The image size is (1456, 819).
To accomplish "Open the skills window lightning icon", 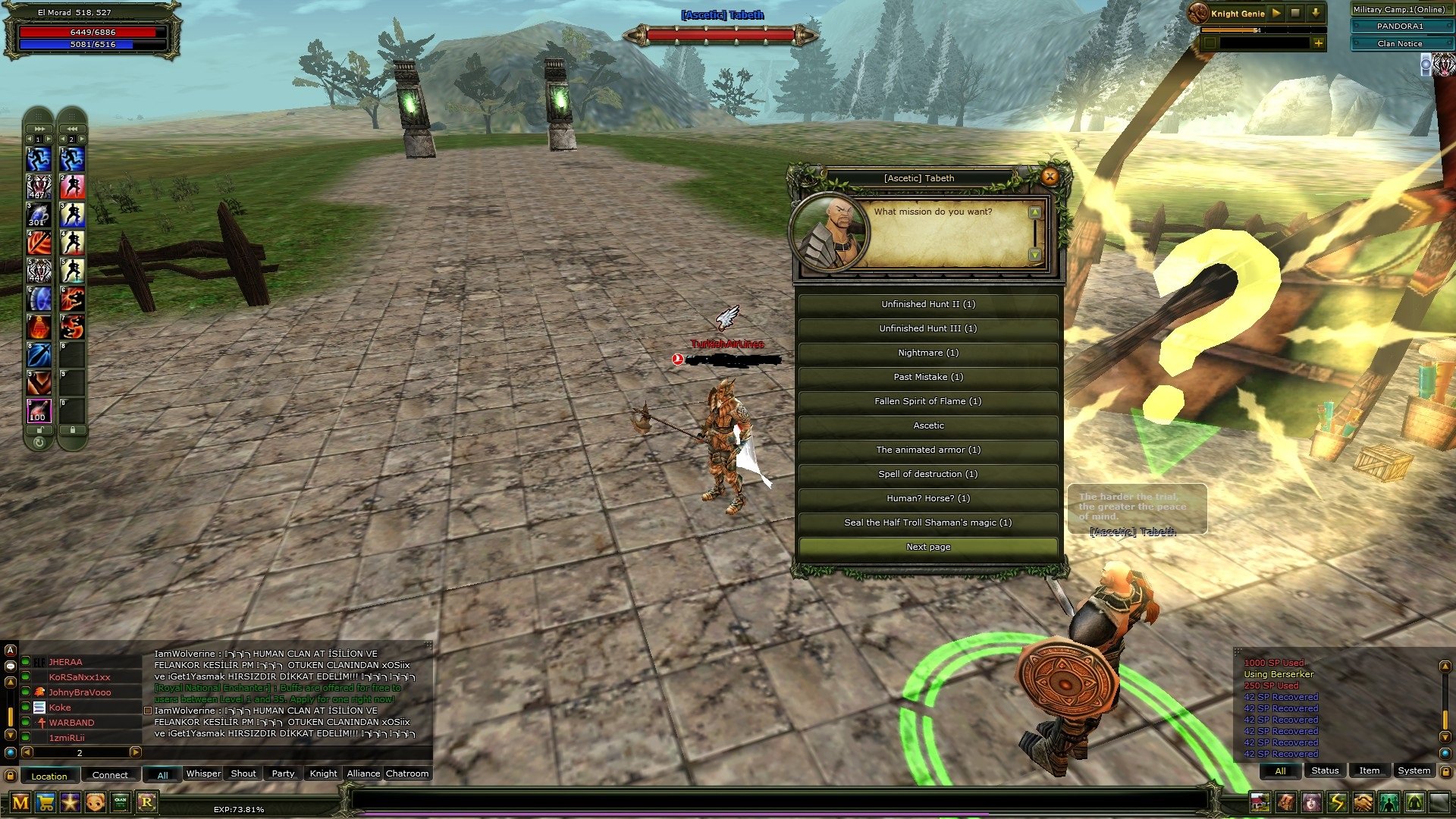I will click(x=1337, y=801).
